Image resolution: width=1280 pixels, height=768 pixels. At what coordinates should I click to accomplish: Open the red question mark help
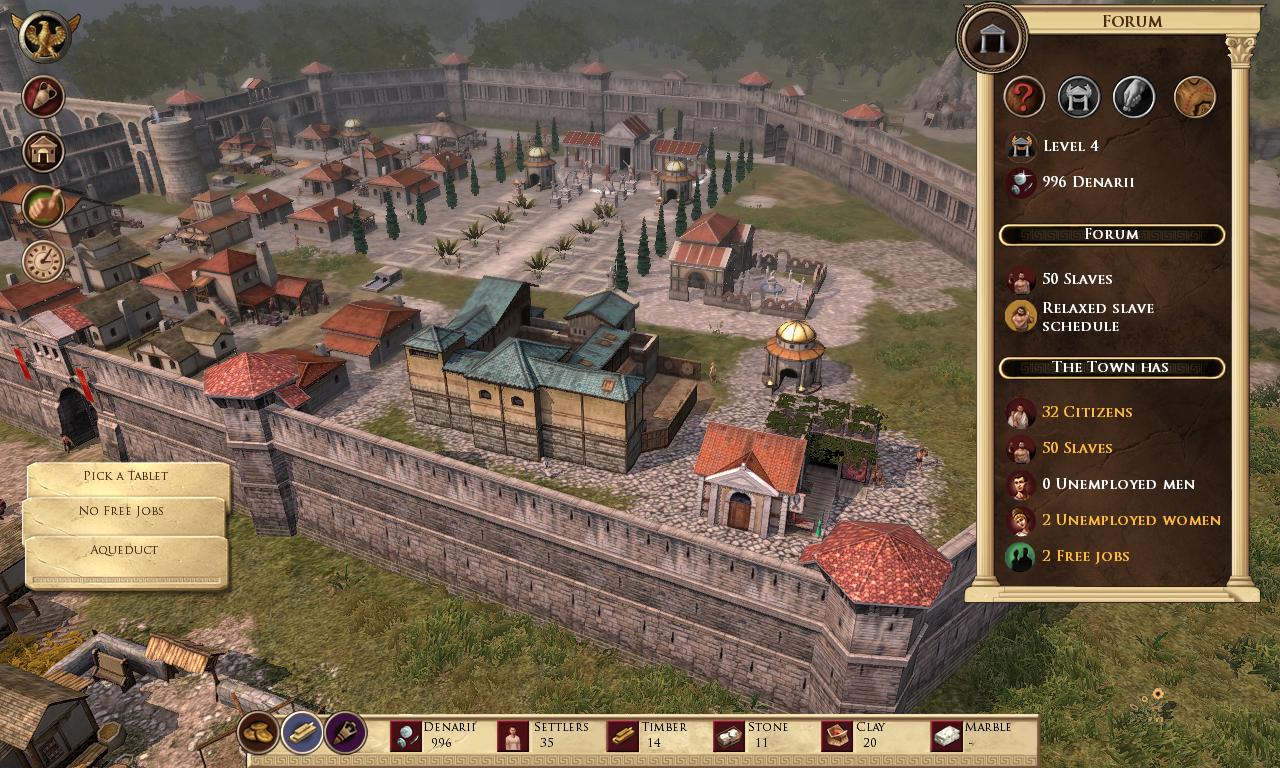(x=1023, y=98)
